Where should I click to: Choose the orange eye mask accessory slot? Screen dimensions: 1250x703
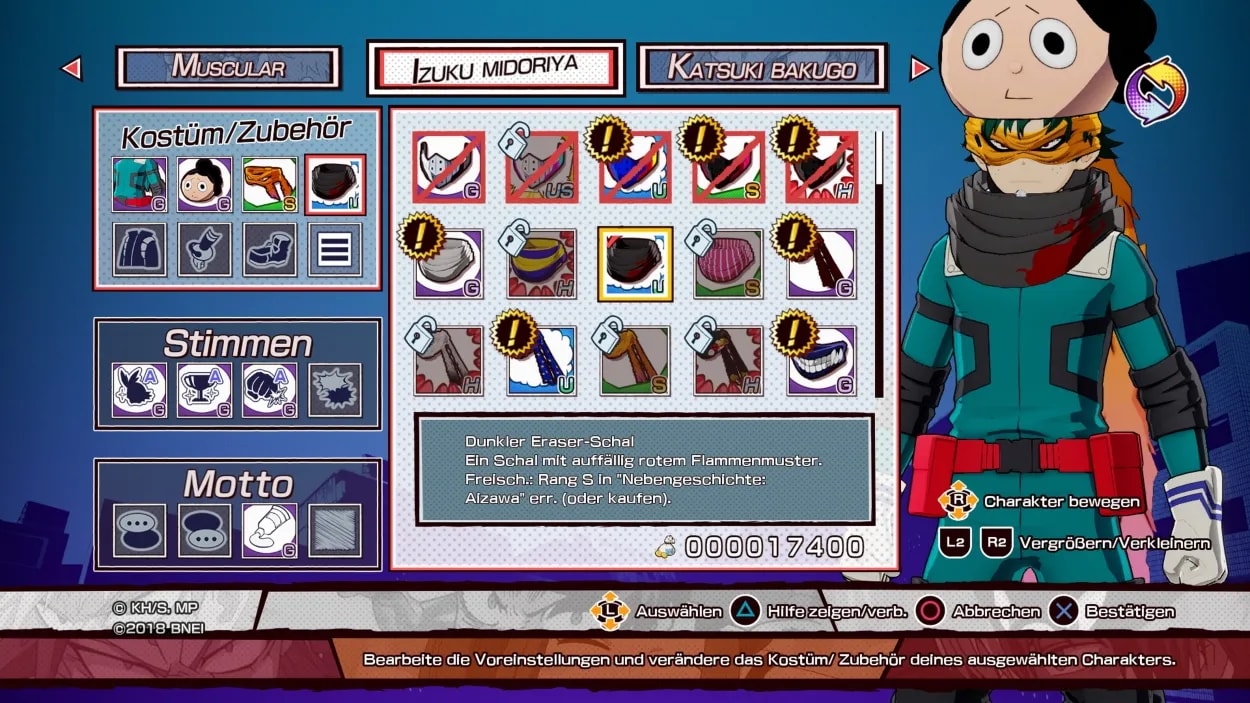tap(270, 184)
